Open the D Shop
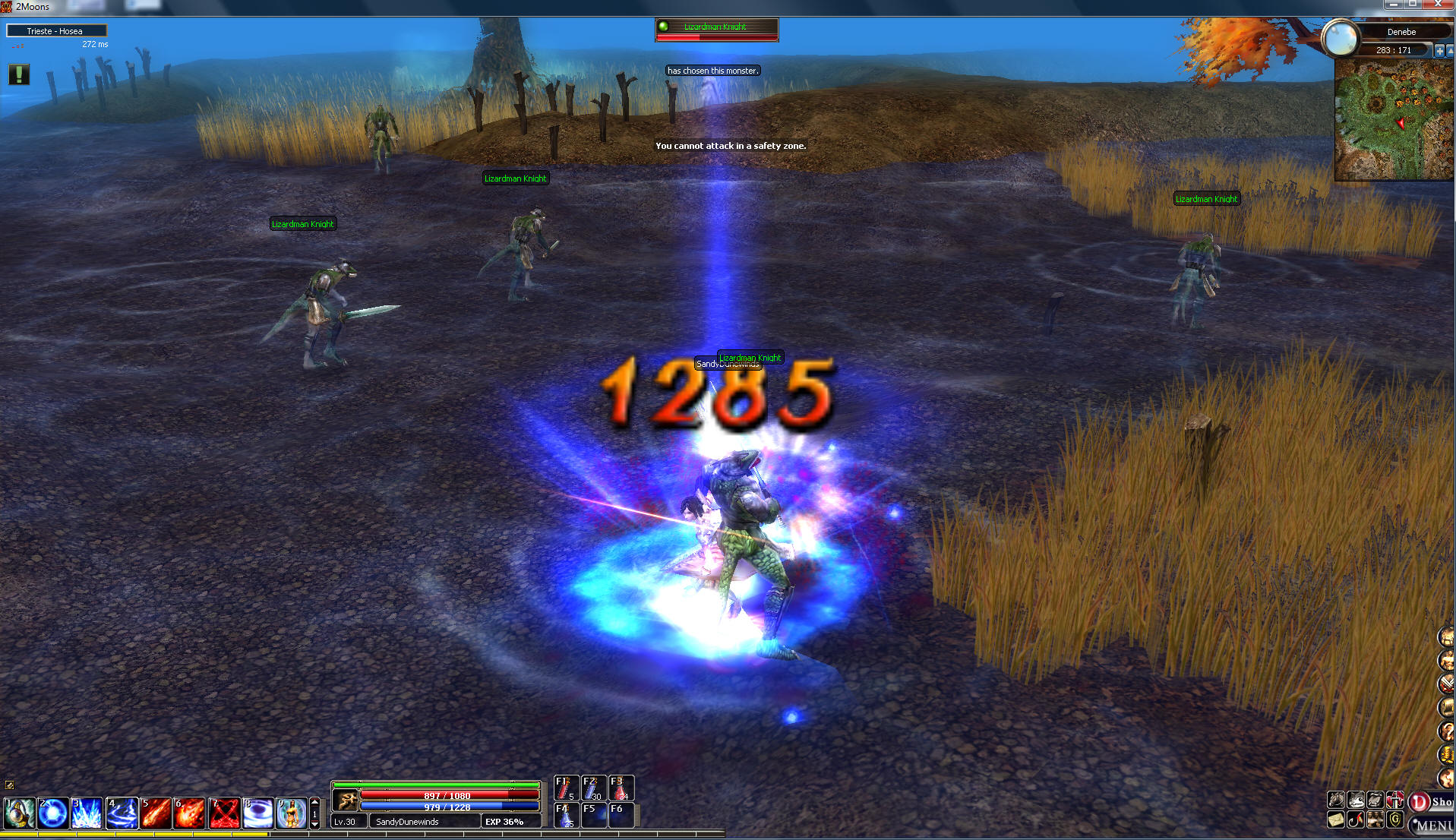Screen dimensions: 1456x840 click(x=1430, y=802)
